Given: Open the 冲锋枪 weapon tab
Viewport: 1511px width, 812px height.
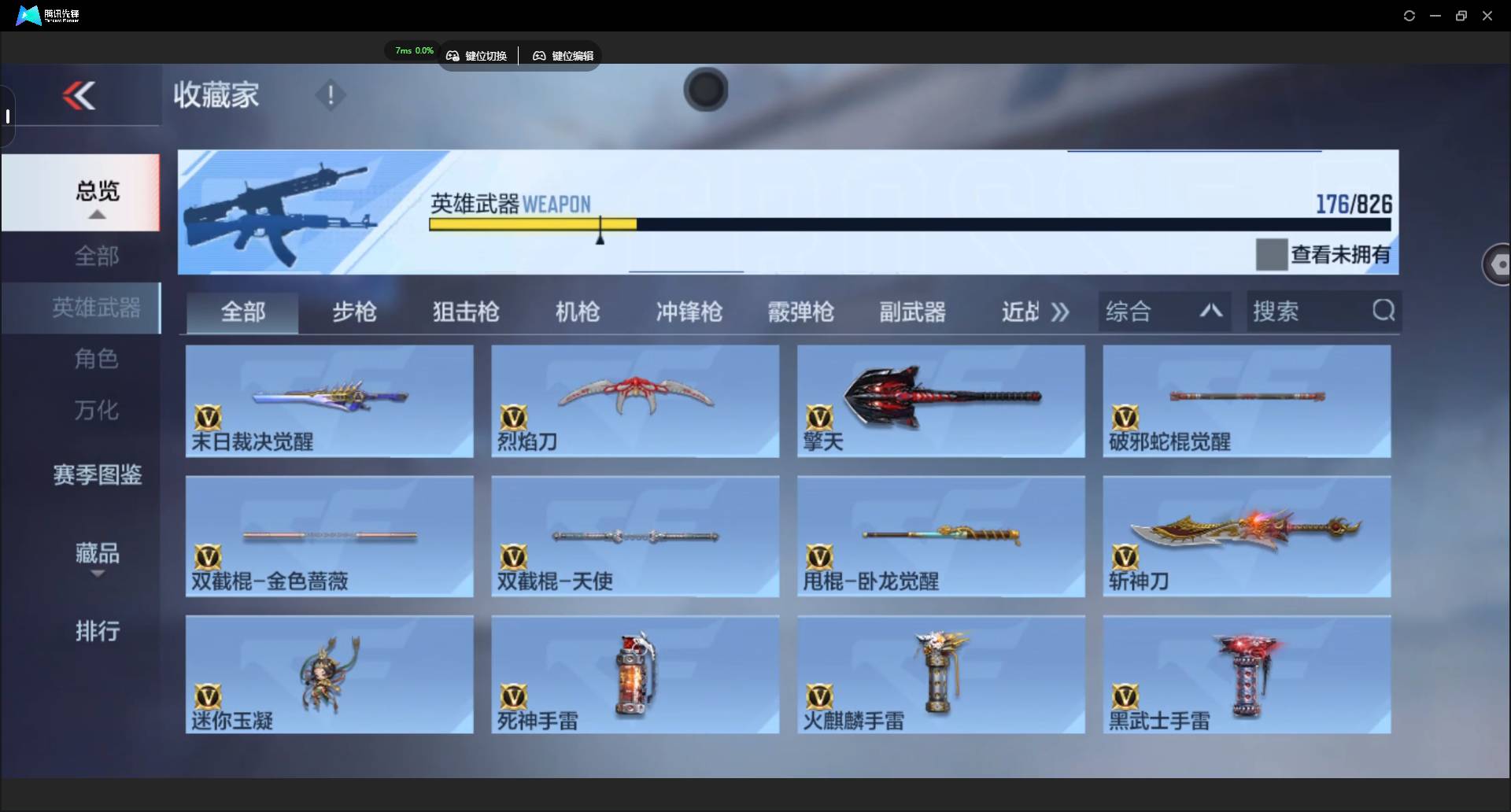Looking at the screenshot, I should tap(688, 312).
